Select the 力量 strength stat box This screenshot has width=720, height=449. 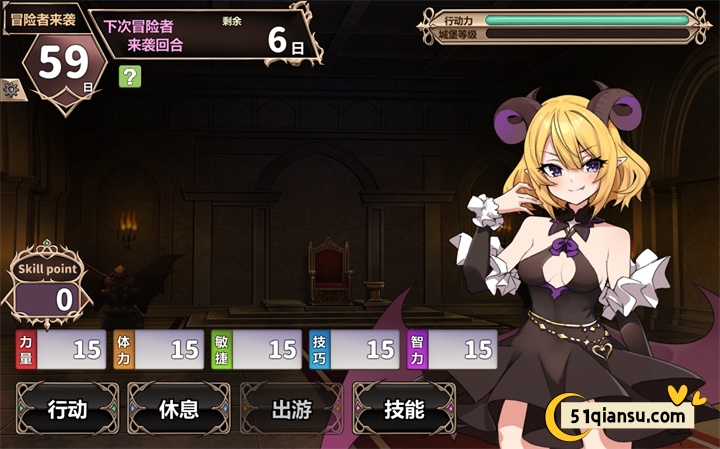(61, 349)
